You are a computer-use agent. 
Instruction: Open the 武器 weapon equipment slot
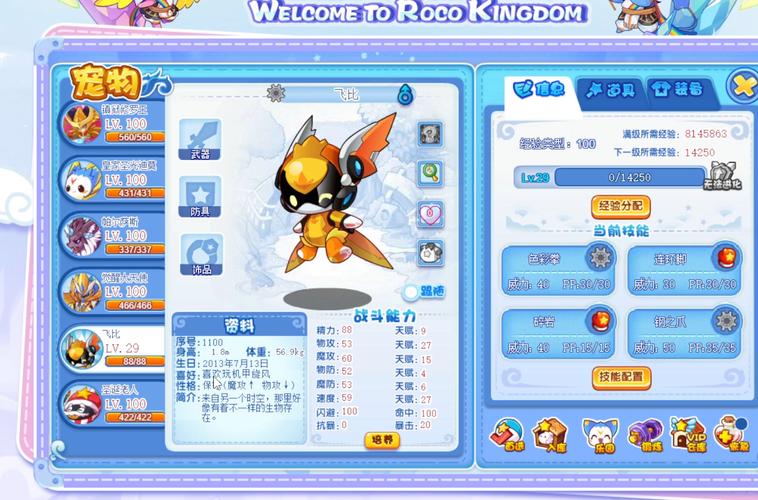(200, 139)
